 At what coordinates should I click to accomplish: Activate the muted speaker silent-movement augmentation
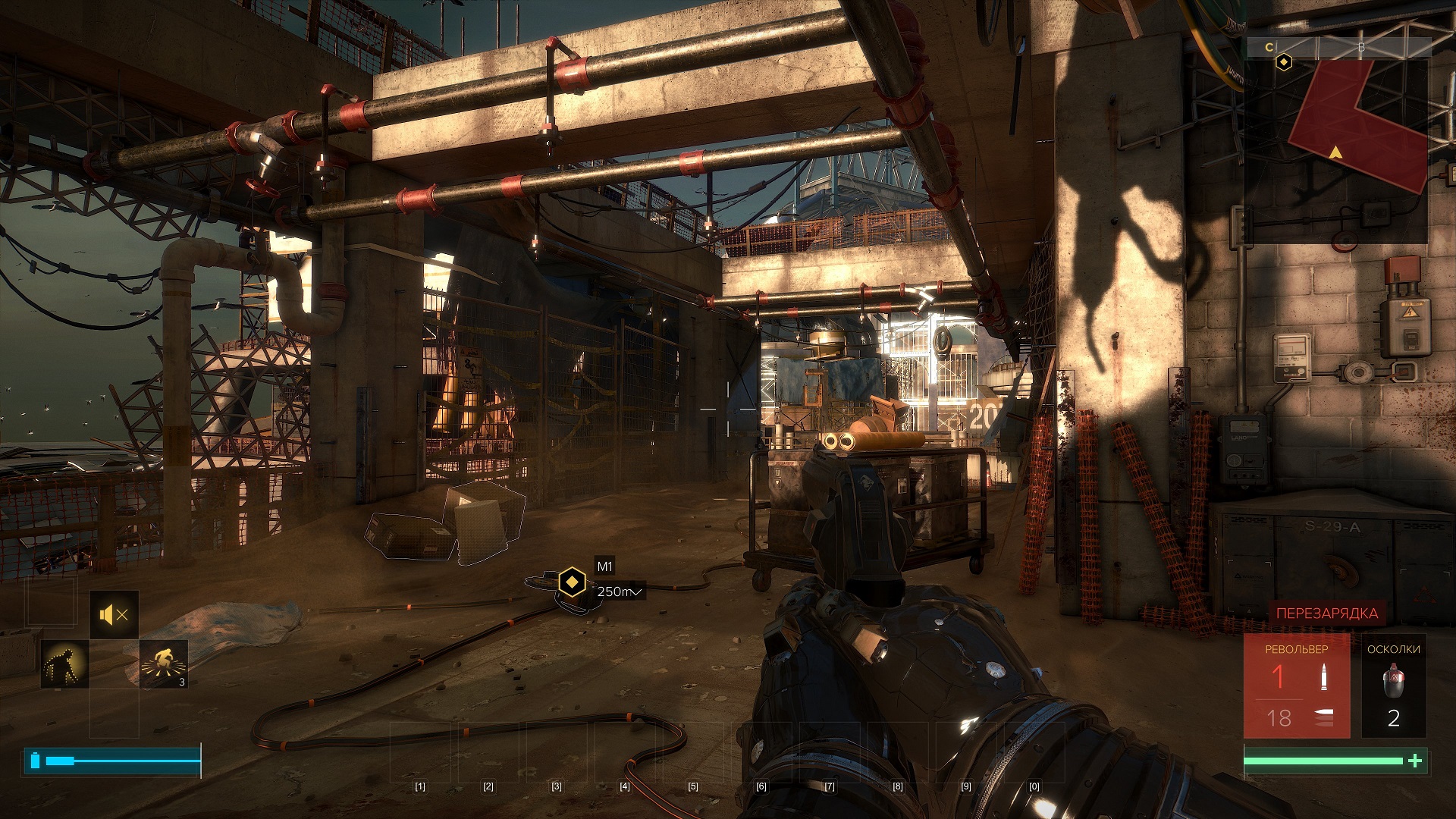(115, 615)
